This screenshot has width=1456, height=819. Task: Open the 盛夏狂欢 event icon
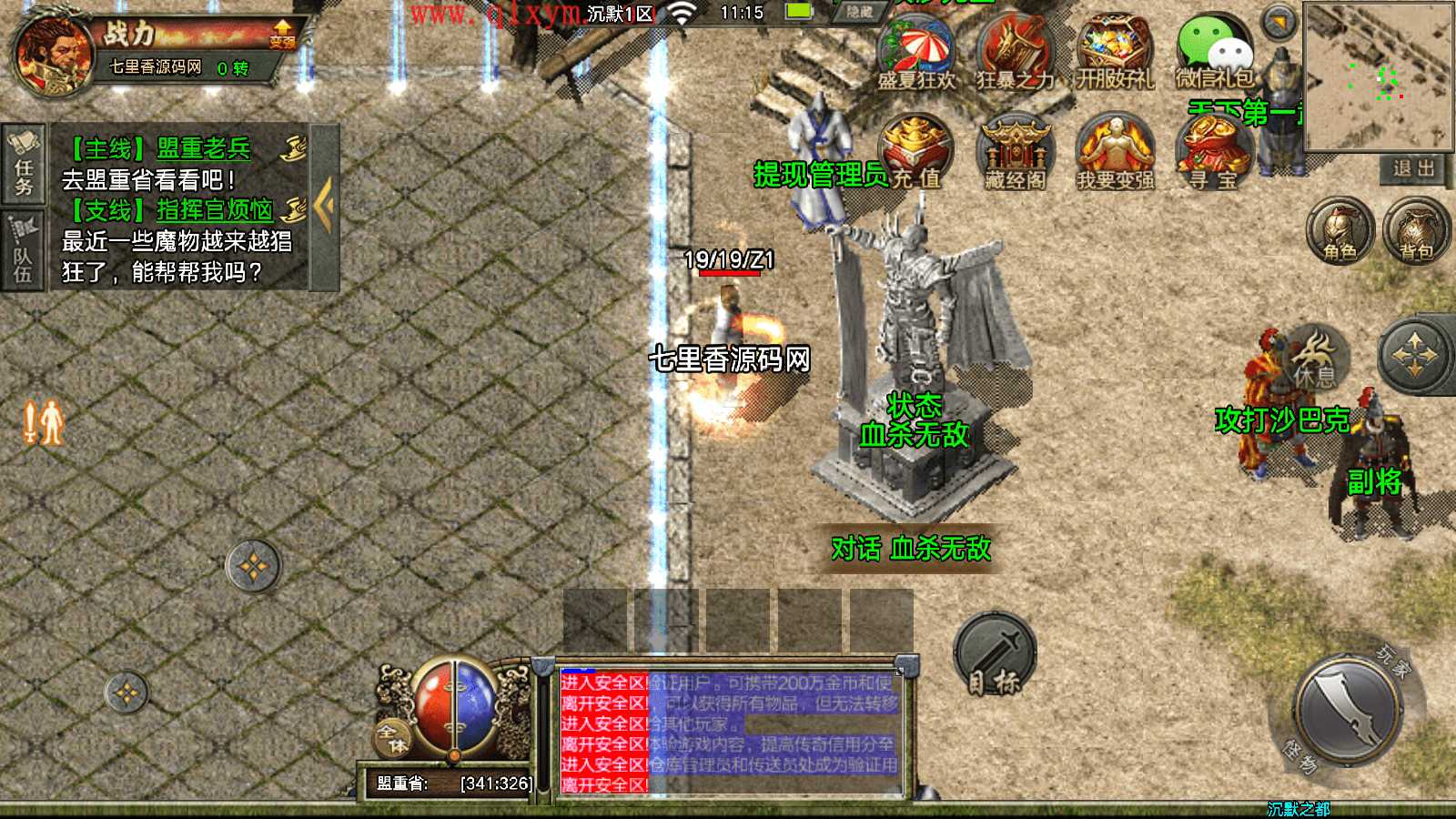tap(915, 53)
